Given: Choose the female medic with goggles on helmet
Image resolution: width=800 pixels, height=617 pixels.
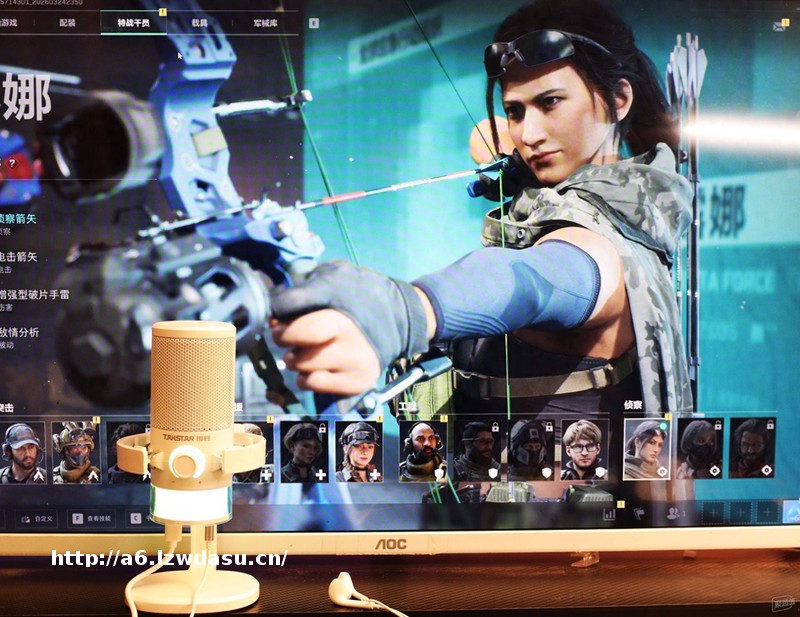Looking at the screenshot, I should pos(359,451).
